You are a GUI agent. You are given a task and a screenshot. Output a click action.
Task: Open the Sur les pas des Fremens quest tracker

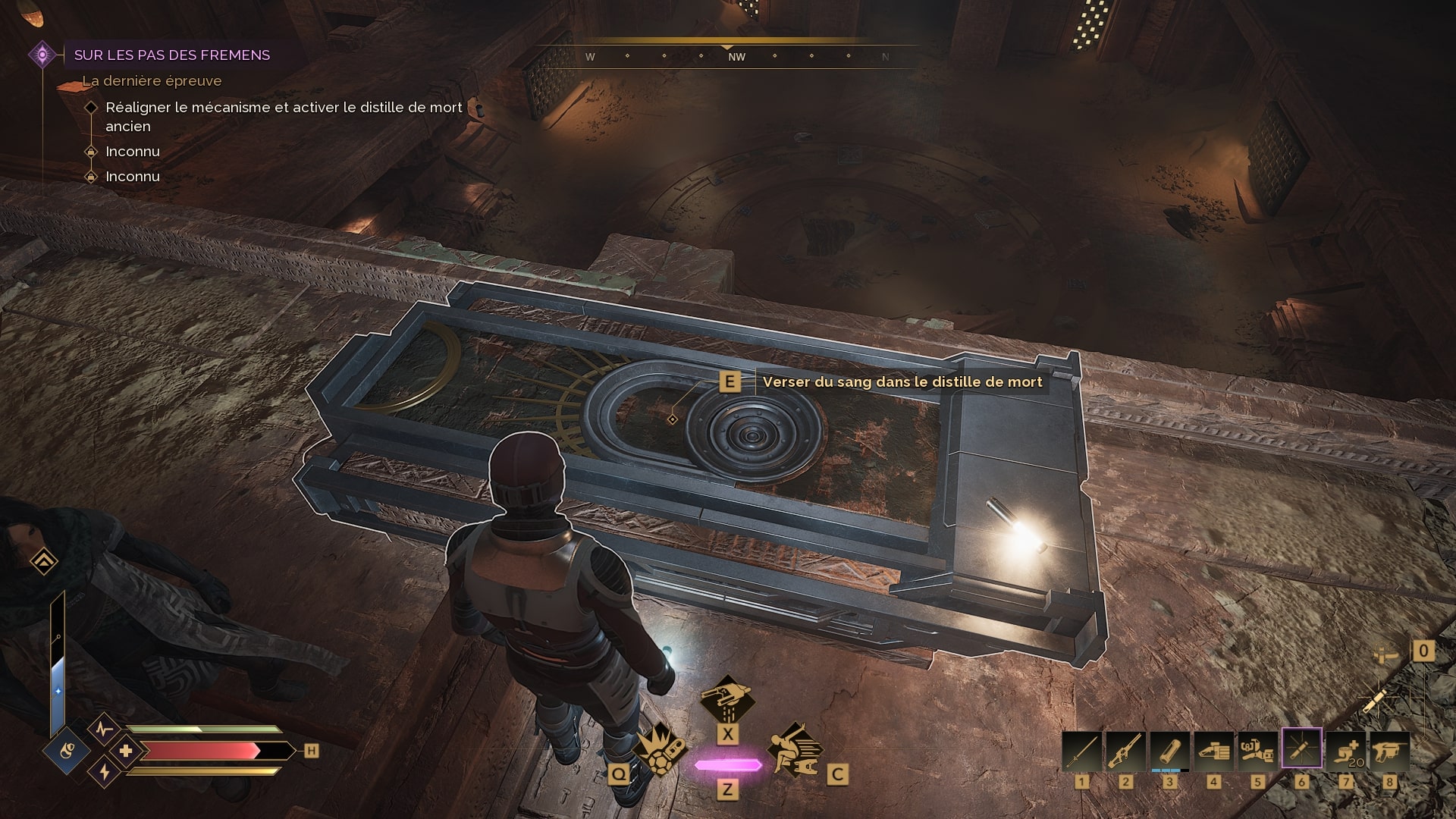[171, 55]
